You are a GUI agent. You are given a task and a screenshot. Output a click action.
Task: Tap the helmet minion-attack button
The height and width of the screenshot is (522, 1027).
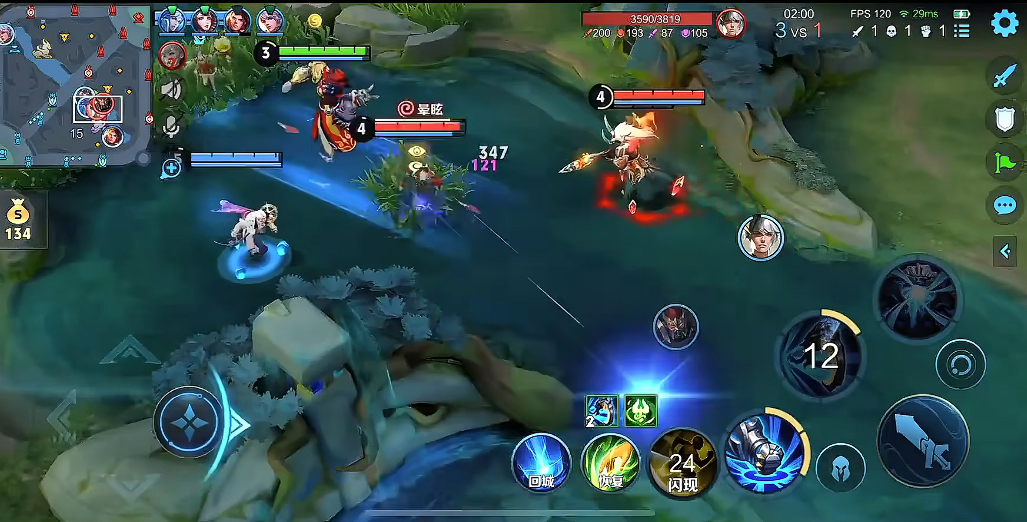(x=840, y=468)
